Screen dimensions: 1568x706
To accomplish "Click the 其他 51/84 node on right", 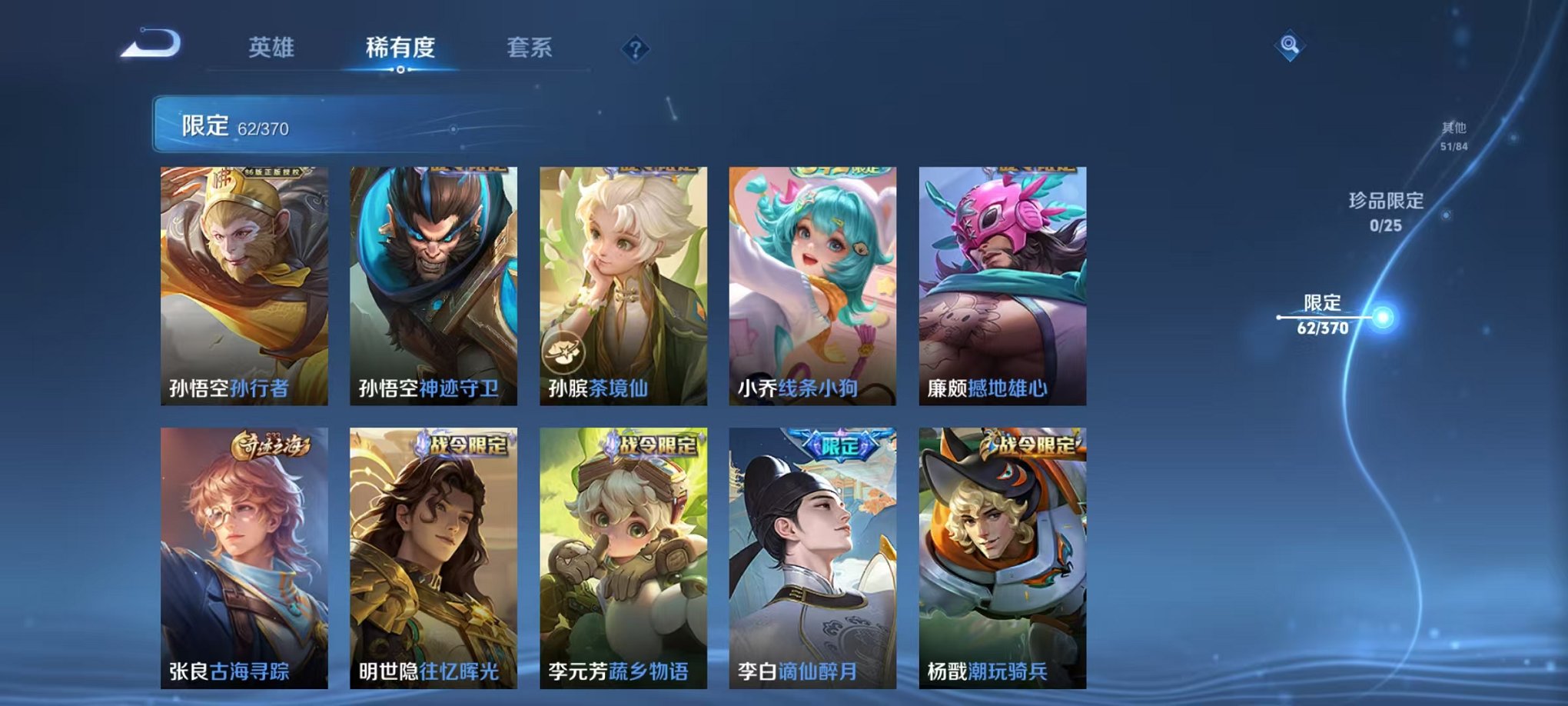I will [1455, 135].
